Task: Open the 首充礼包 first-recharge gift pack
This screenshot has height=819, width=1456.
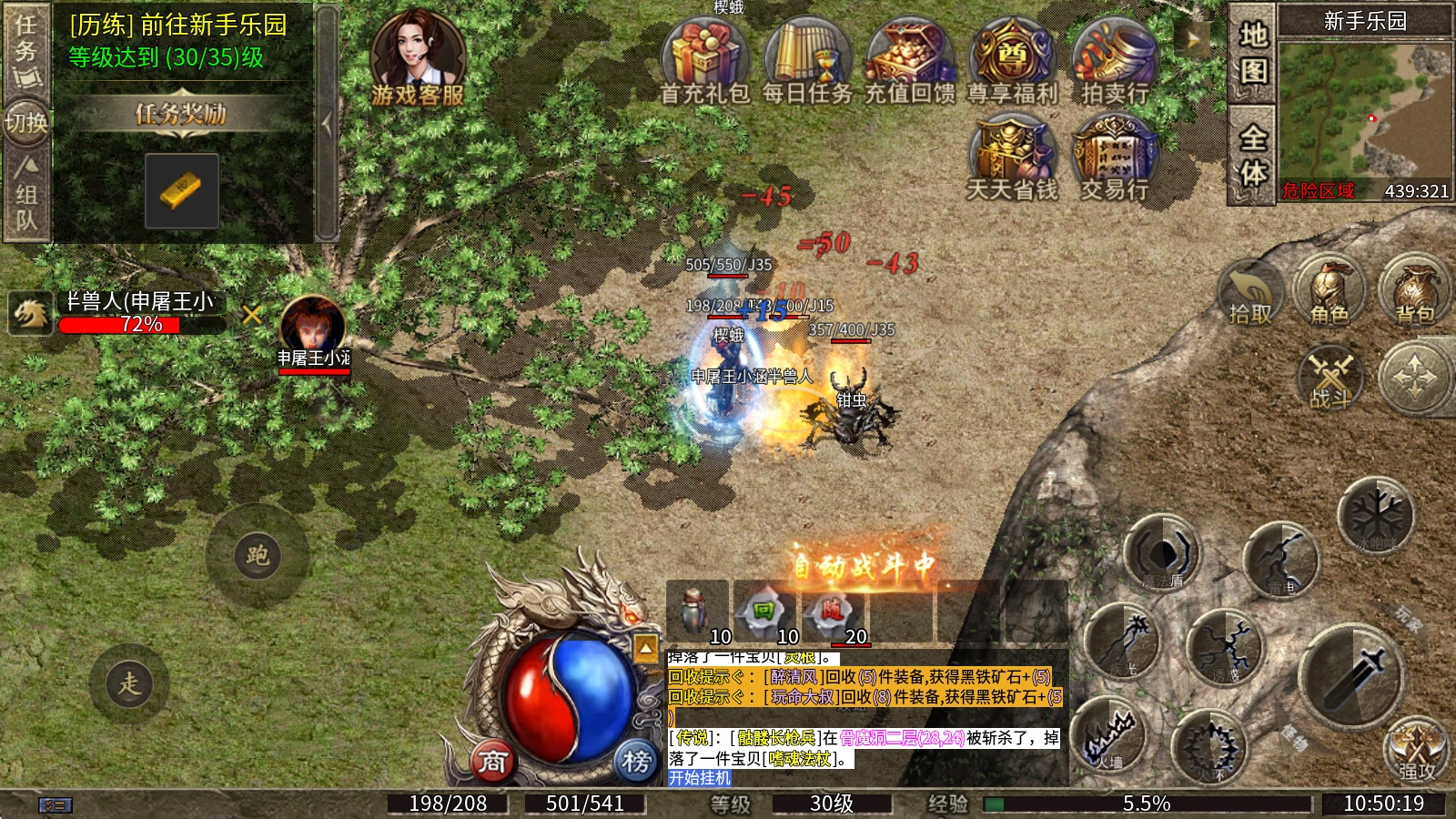Action: click(704, 60)
